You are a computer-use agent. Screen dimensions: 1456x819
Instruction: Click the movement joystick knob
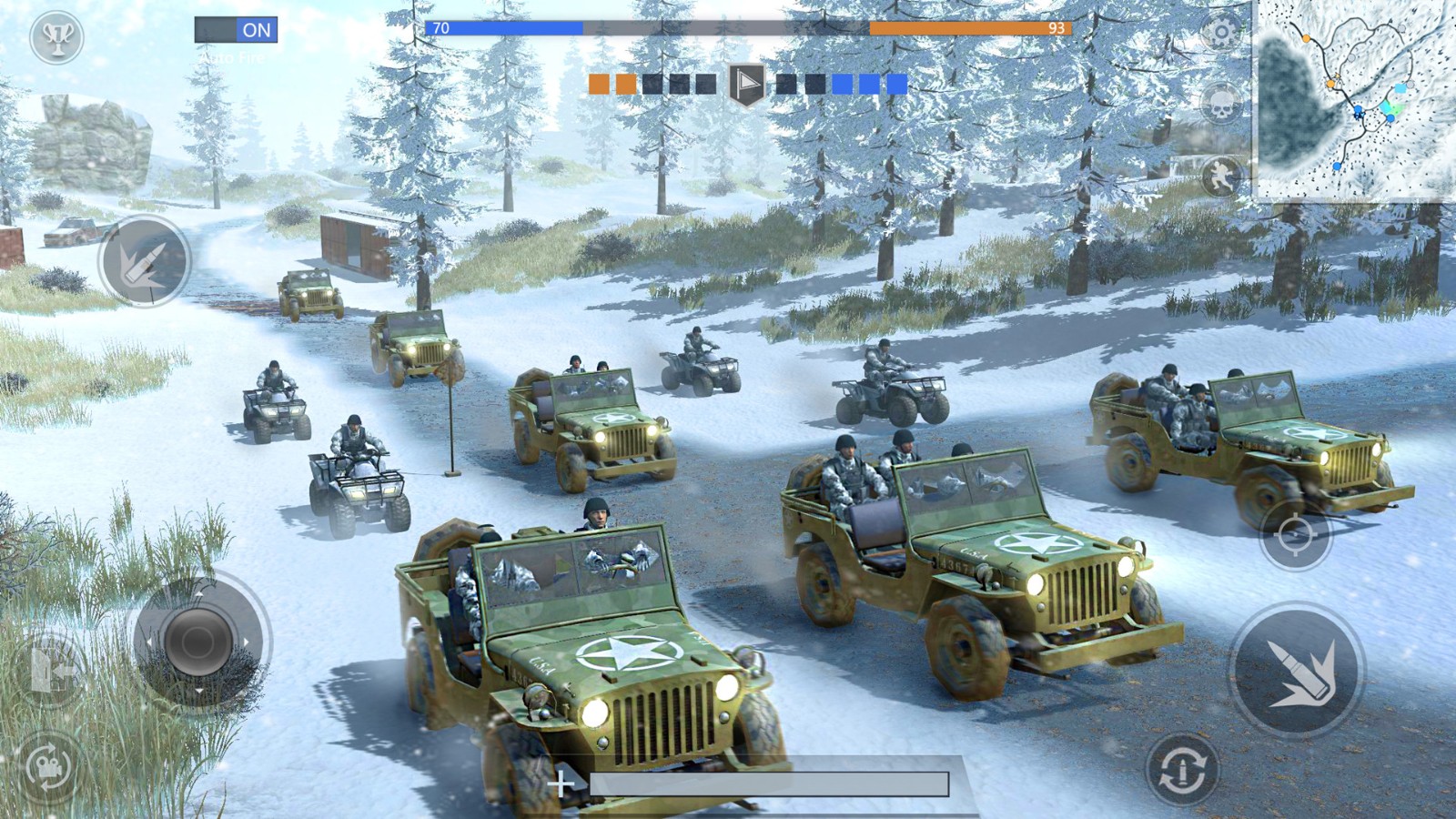pos(198,642)
